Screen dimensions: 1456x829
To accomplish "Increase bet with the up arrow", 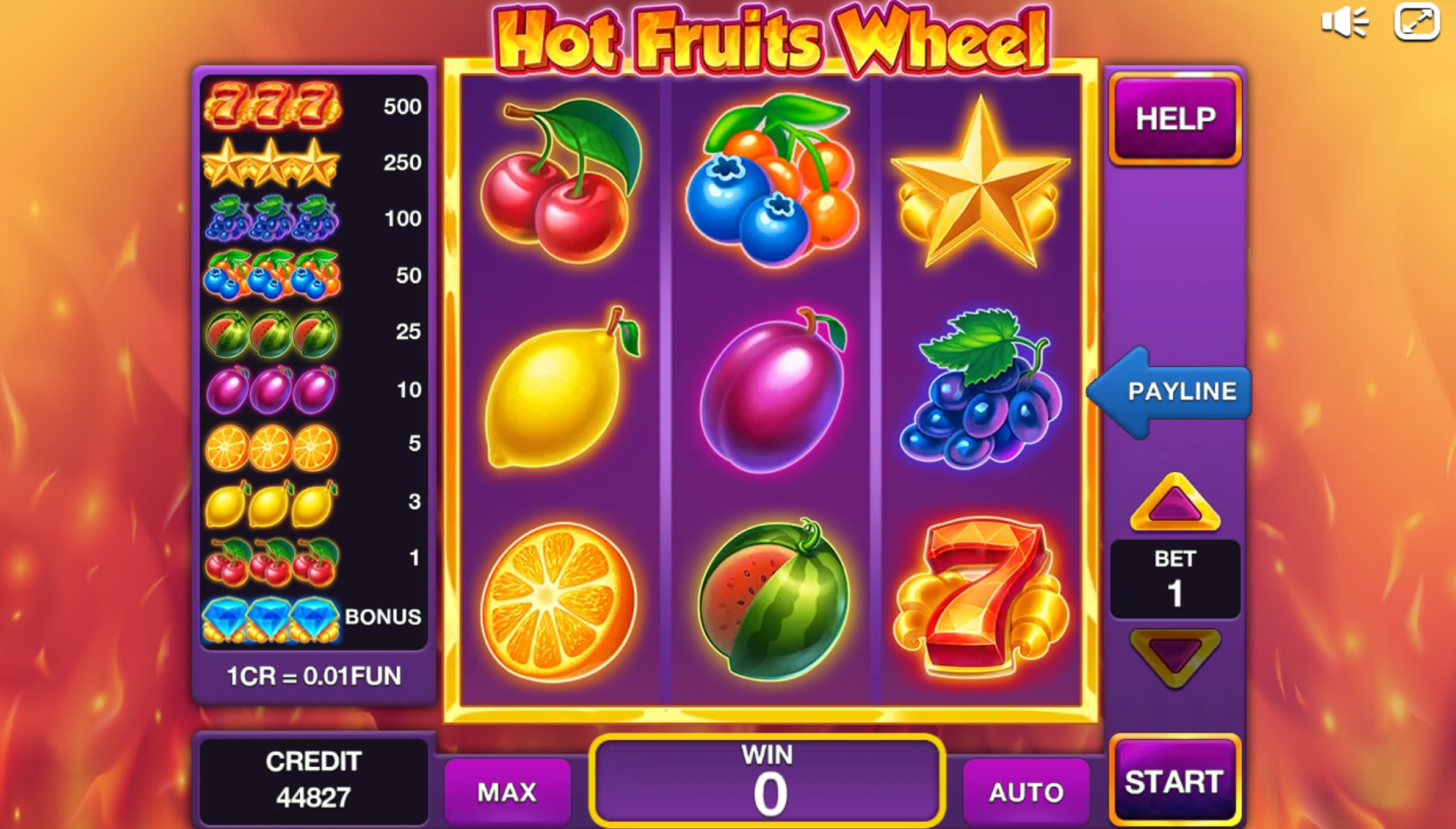I will tap(1175, 504).
